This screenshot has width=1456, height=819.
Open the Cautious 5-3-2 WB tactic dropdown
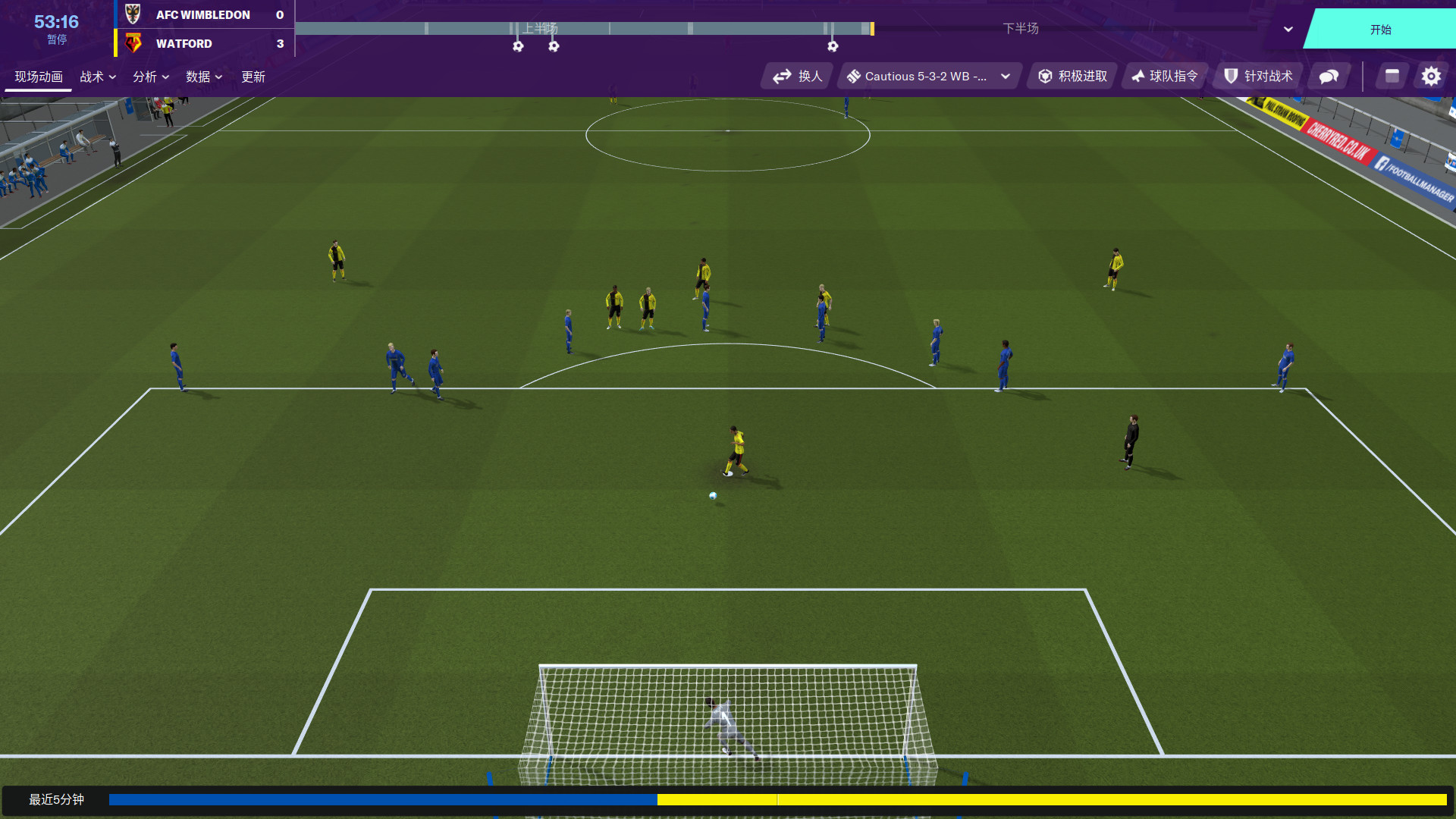[x=927, y=76]
